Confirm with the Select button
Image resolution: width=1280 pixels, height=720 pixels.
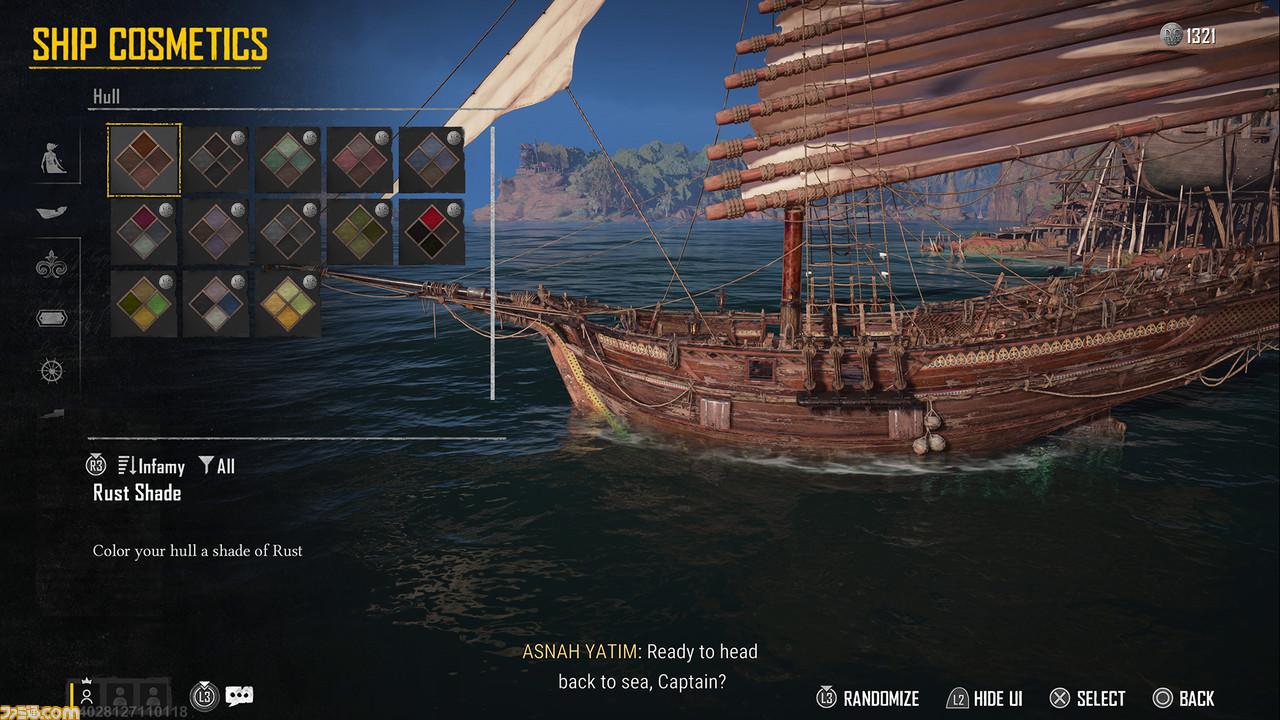coord(1088,699)
